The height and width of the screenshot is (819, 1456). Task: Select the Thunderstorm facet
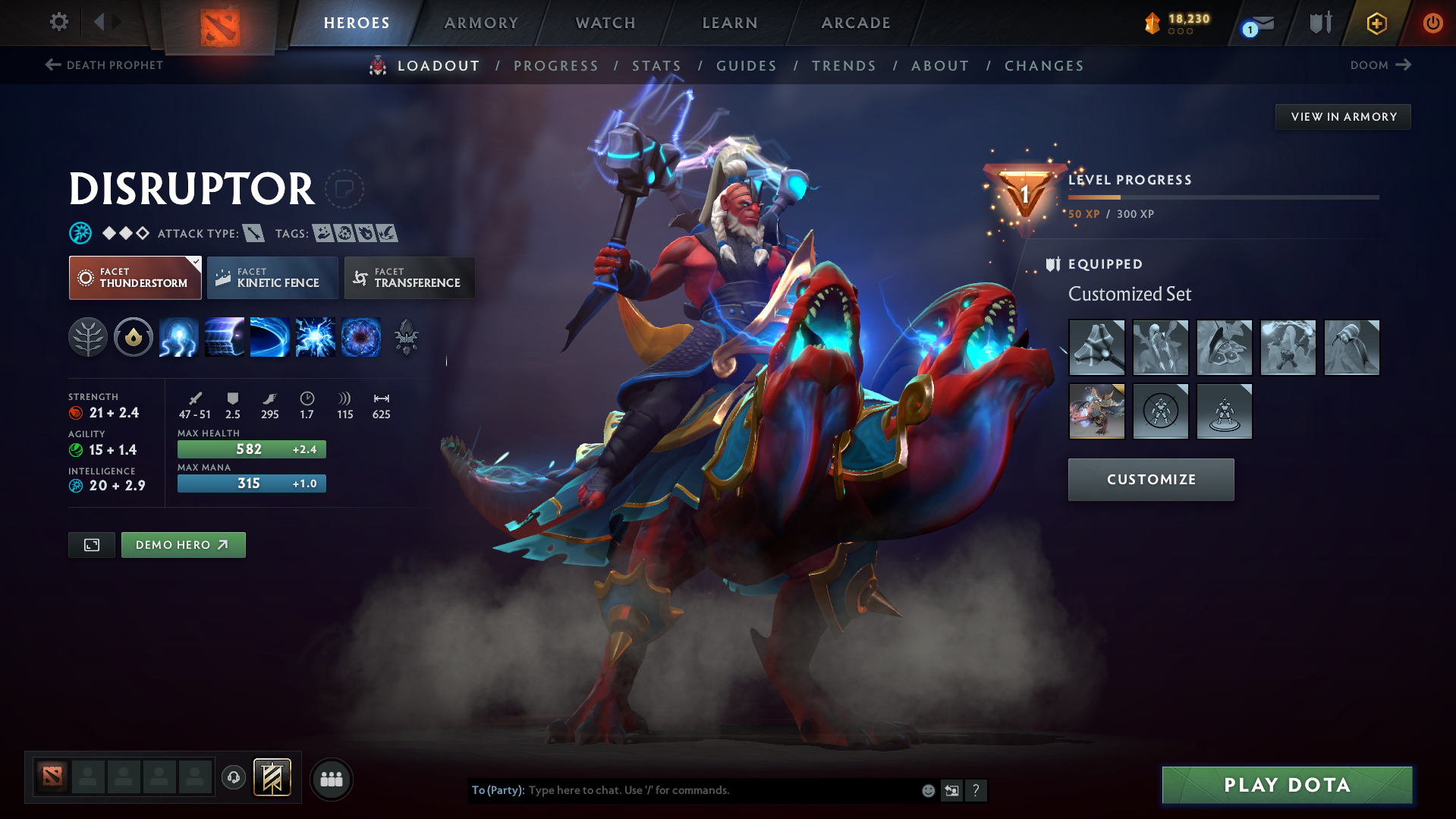[x=135, y=278]
